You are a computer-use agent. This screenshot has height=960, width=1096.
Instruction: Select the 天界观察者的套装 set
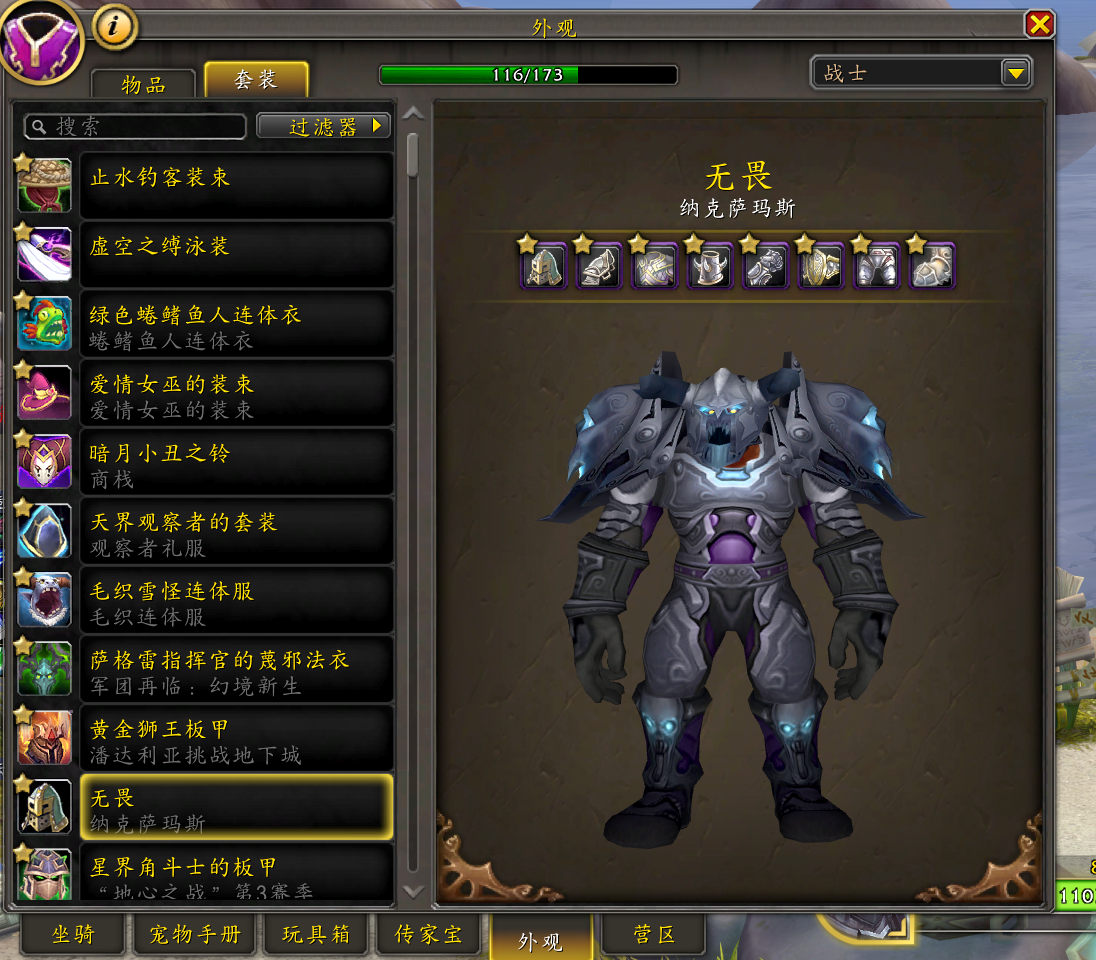point(235,530)
